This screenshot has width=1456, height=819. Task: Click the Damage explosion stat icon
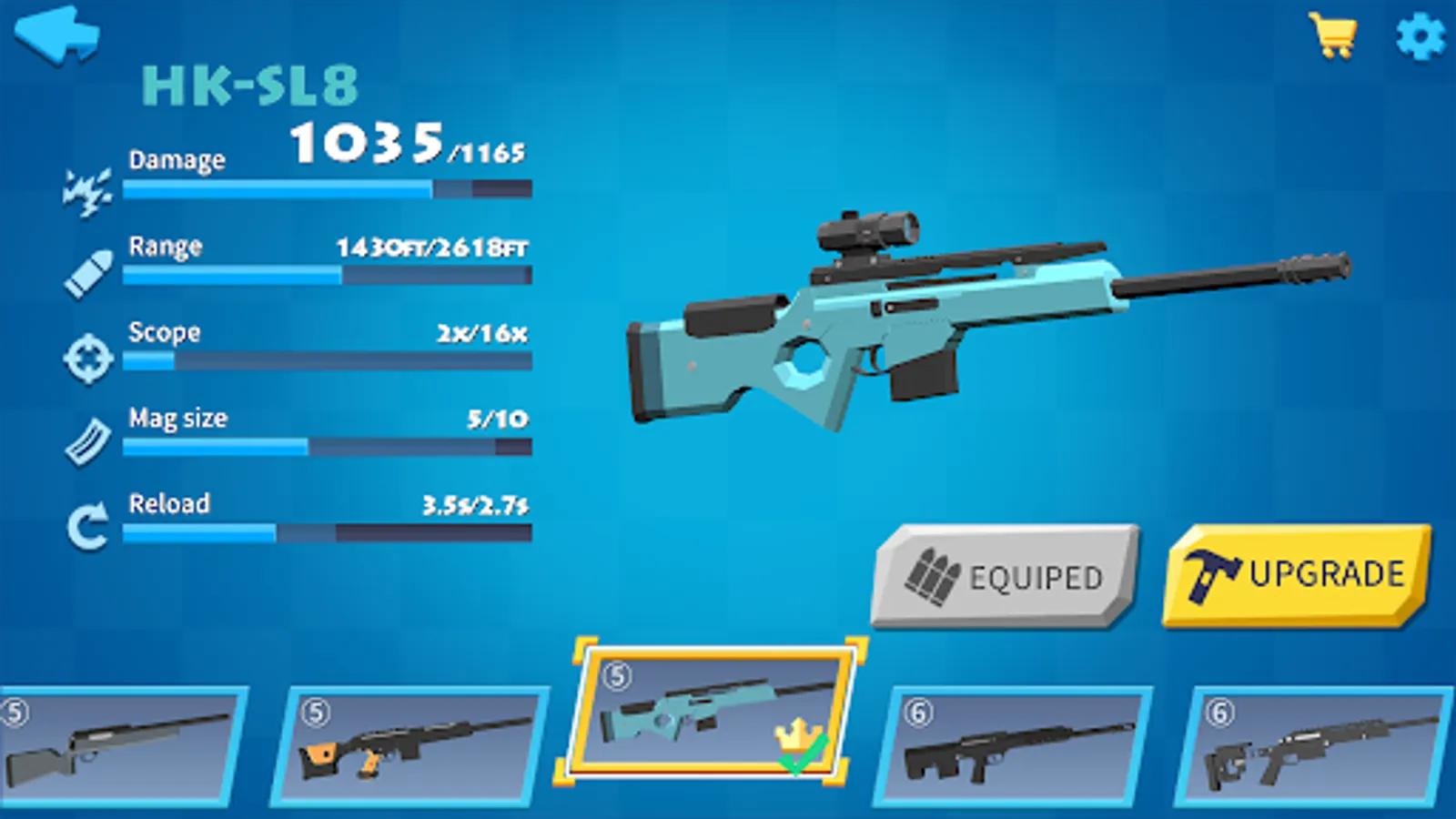tap(86, 188)
